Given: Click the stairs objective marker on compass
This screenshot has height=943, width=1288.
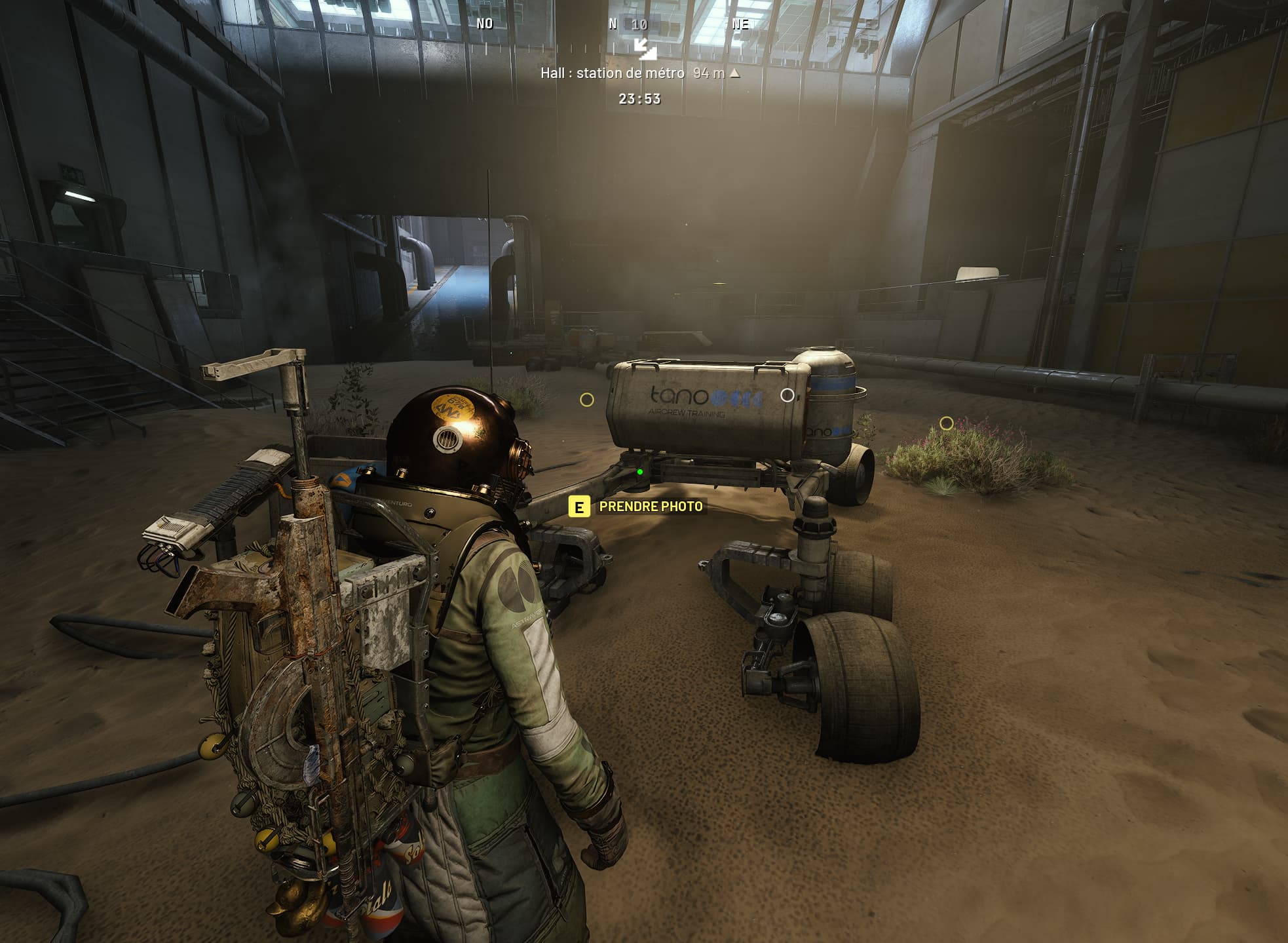Looking at the screenshot, I should [x=645, y=48].
